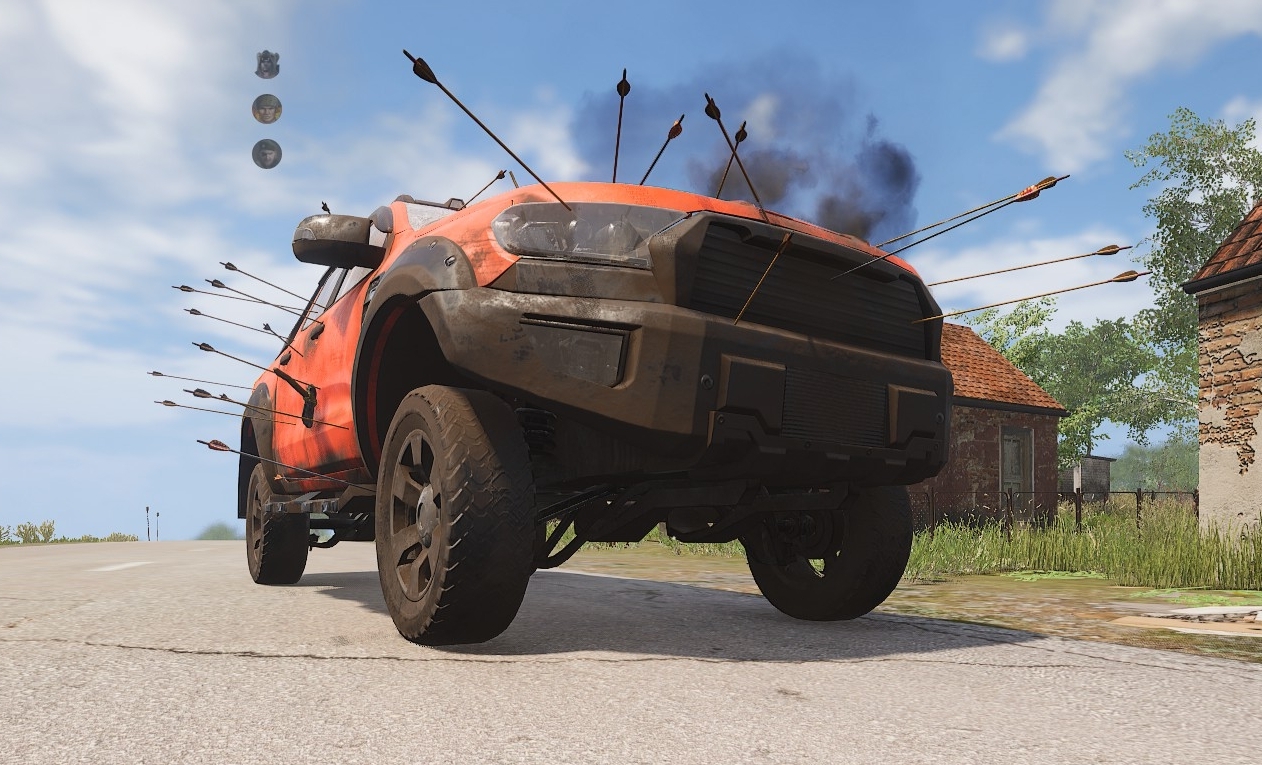Select the bear-hooded character portrait
This screenshot has height=765, width=1262.
267,64
